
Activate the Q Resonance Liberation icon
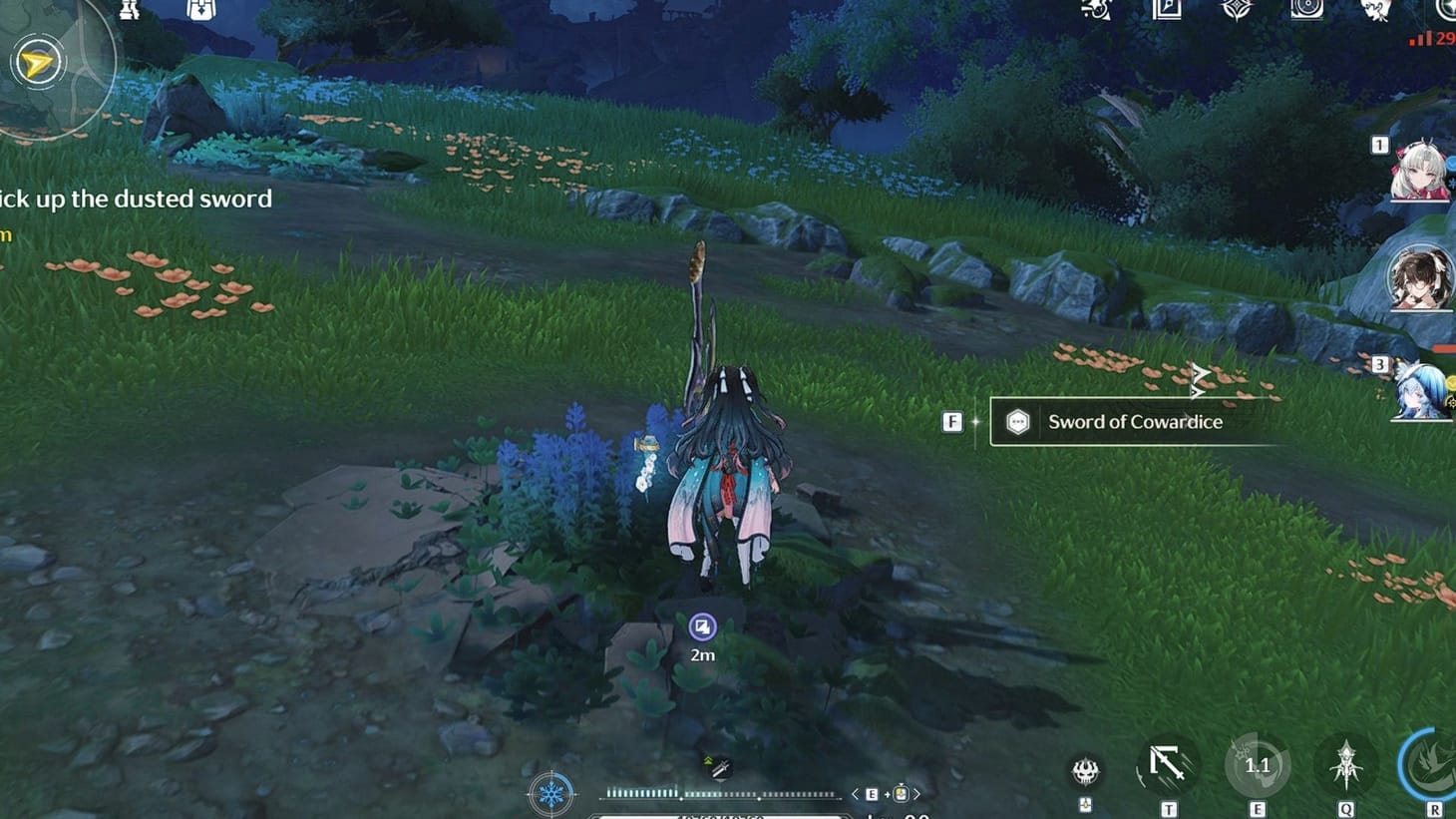pos(1346,764)
